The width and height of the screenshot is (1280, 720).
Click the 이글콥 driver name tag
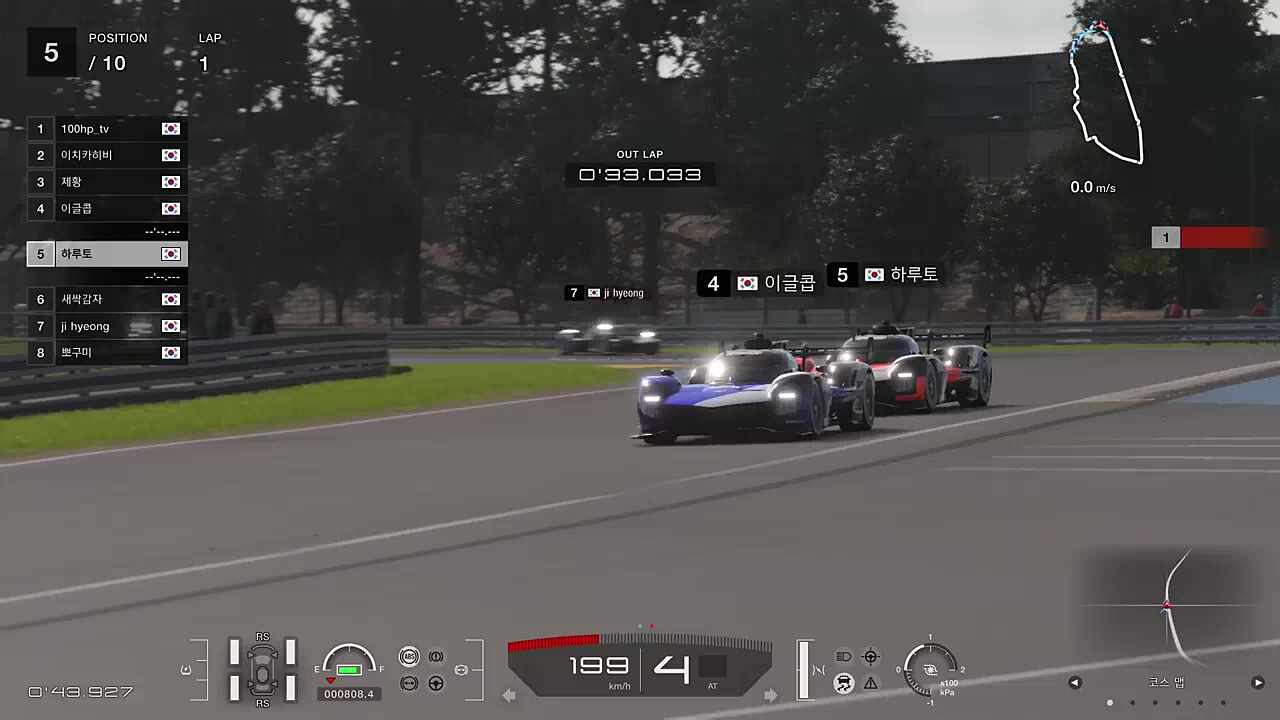point(759,283)
